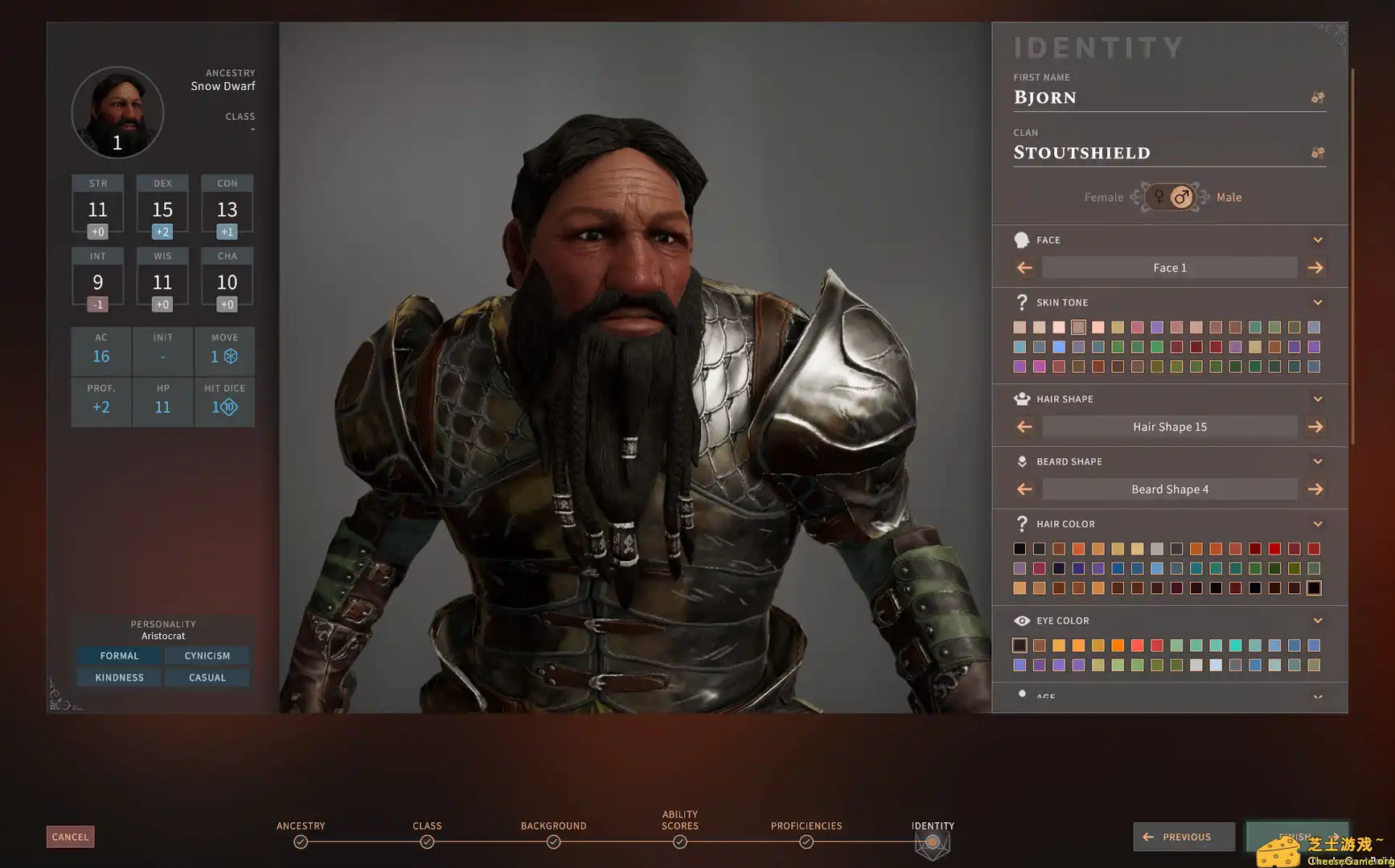This screenshot has height=868, width=1395.
Task: Choose the previous beard shape
Action: tap(1024, 489)
